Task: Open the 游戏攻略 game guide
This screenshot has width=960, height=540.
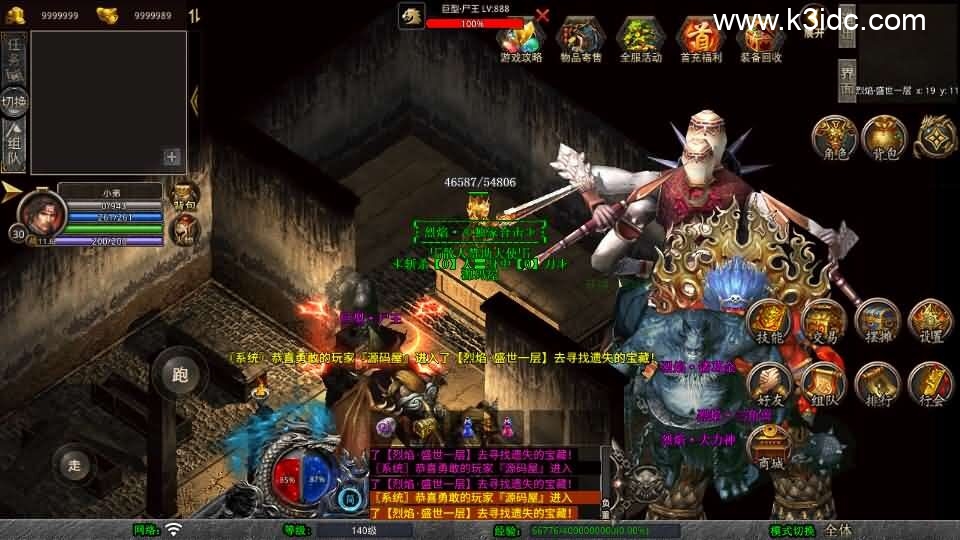Action: pyautogui.click(x=521, y=39)
